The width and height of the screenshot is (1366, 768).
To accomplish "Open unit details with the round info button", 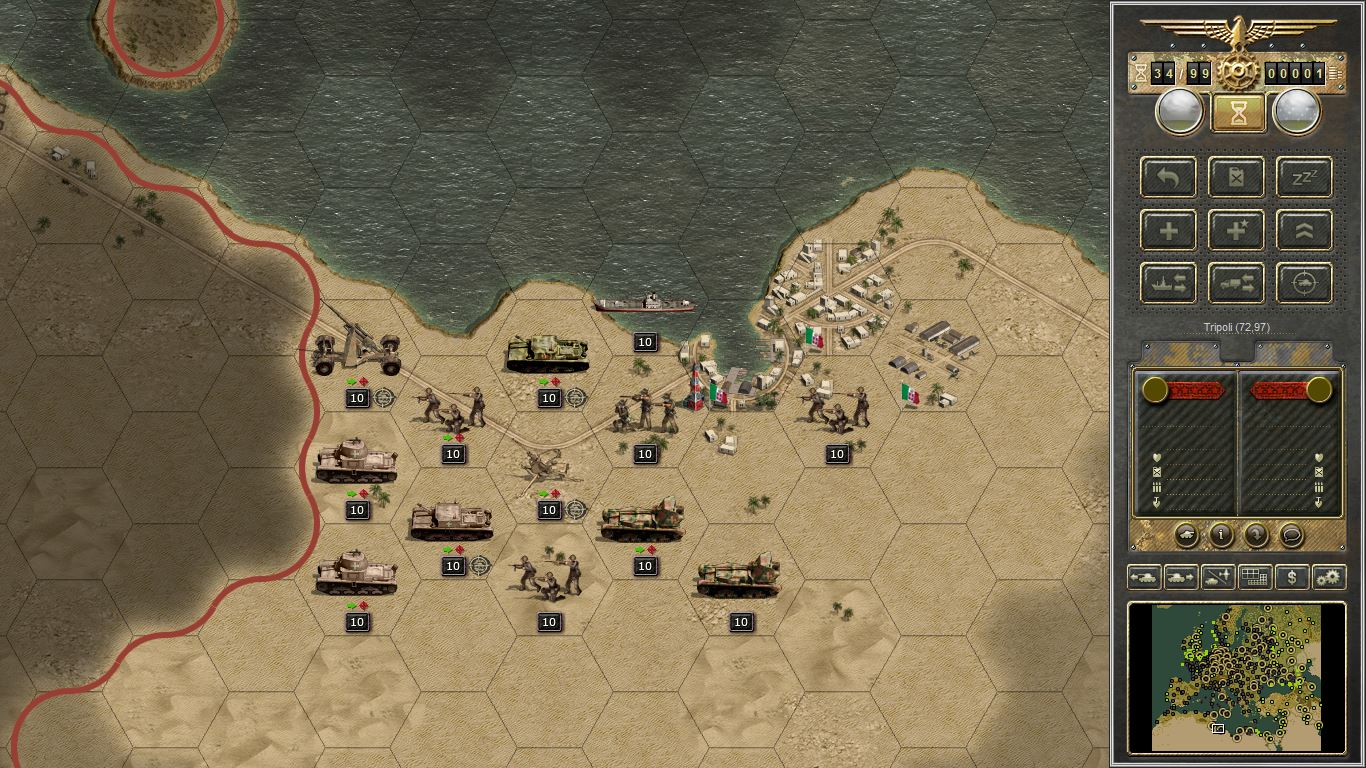I will (x=1221, y=535).
